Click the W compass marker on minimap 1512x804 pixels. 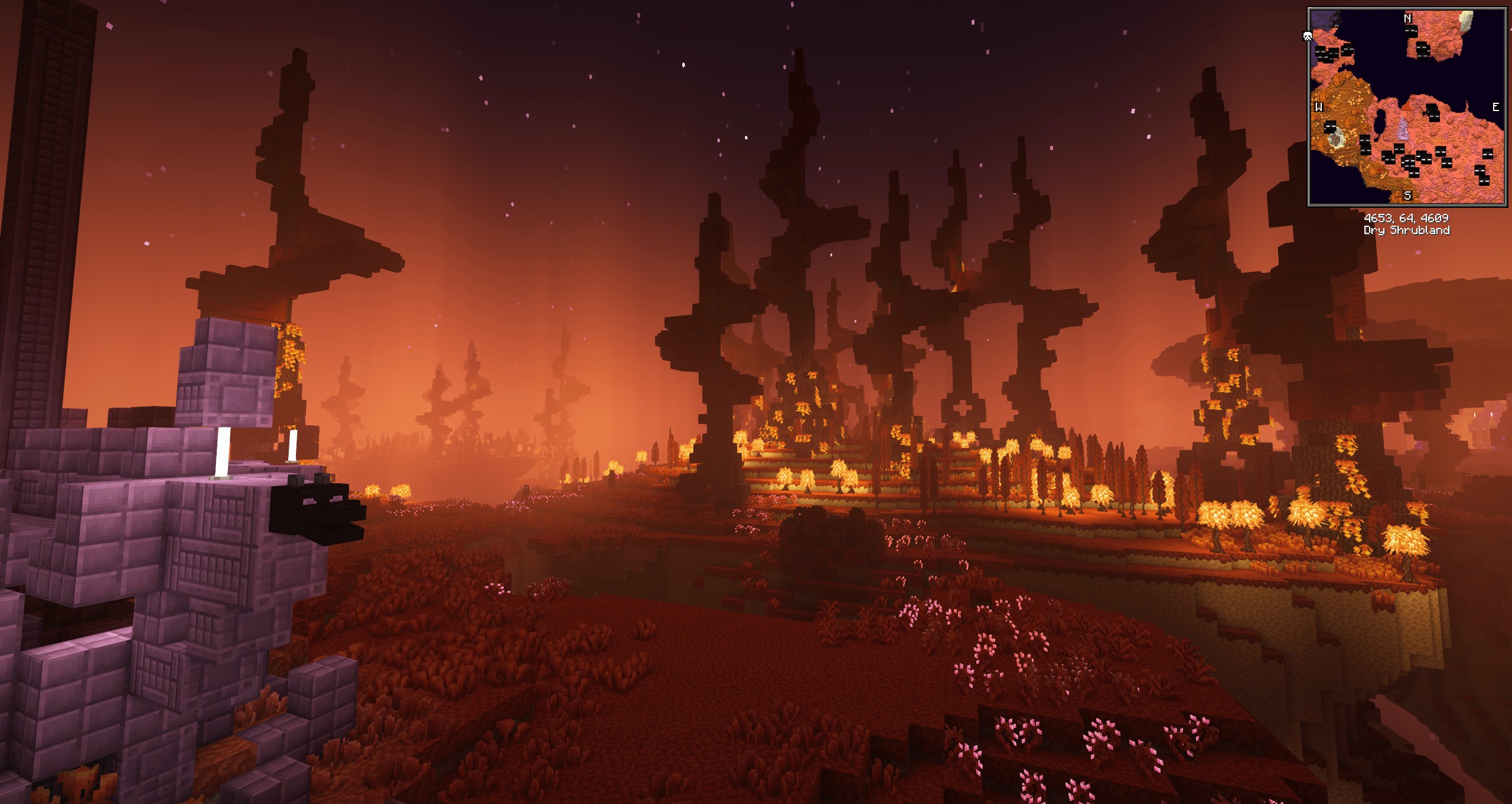pyautogui.click(x=1319, y=107)
